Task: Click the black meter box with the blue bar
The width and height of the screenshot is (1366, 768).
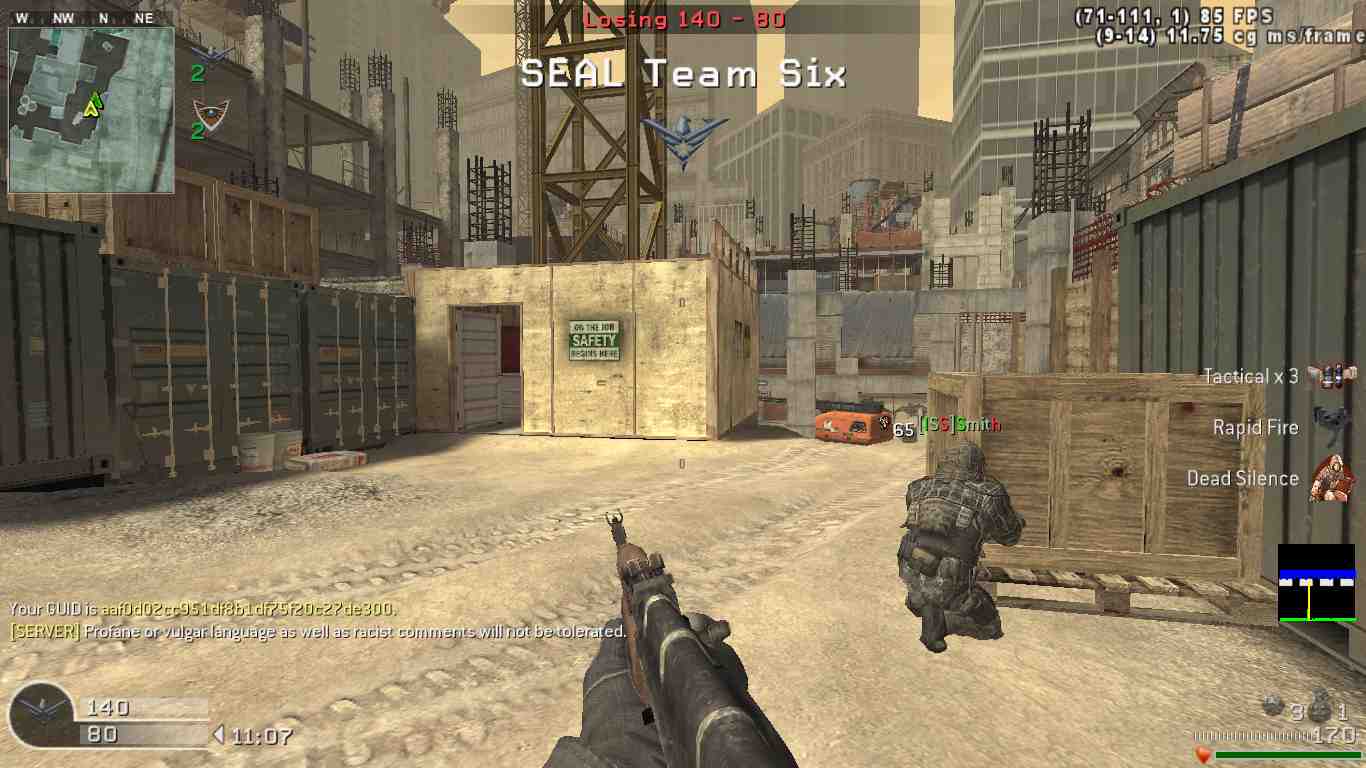Action: coord(1316,583)
